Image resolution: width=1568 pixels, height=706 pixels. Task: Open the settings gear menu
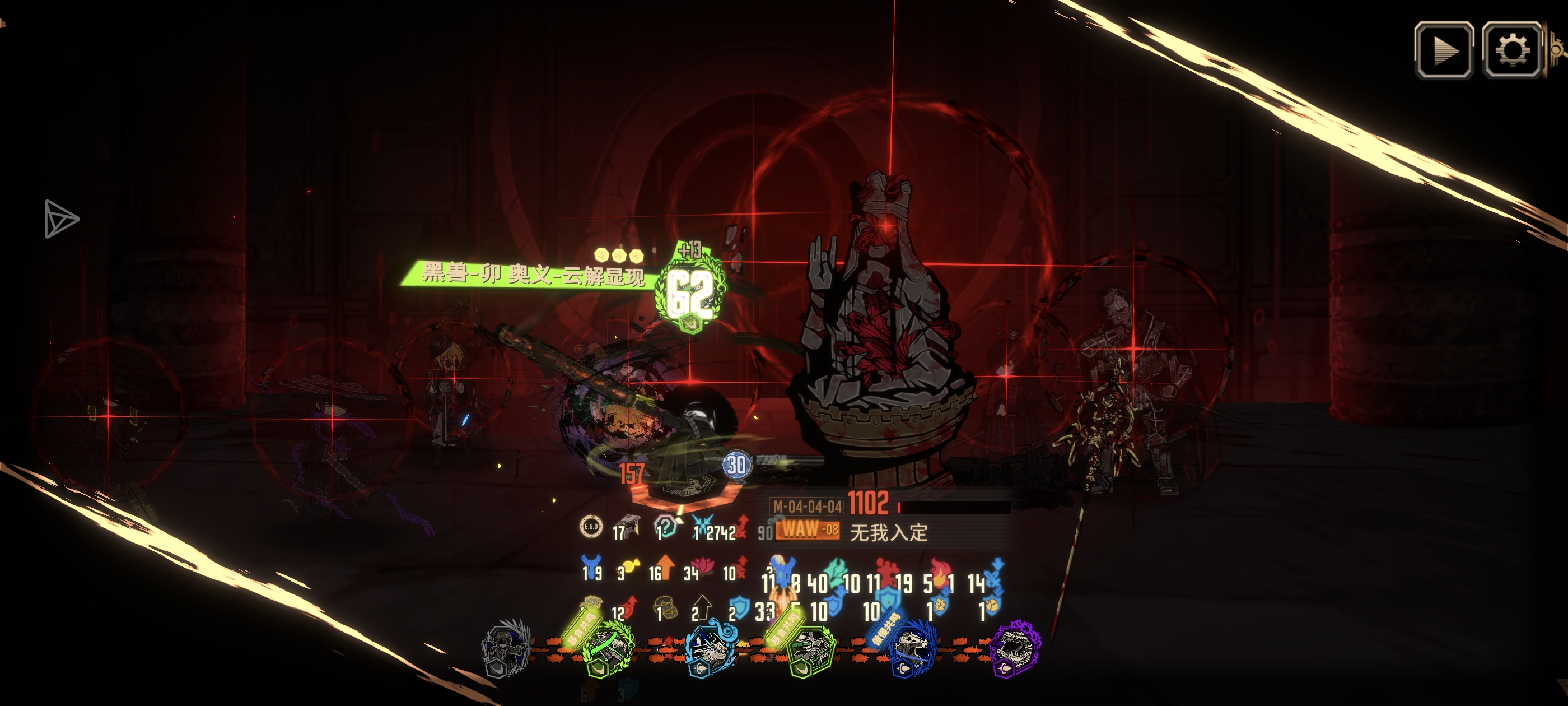pos(1512,50)
